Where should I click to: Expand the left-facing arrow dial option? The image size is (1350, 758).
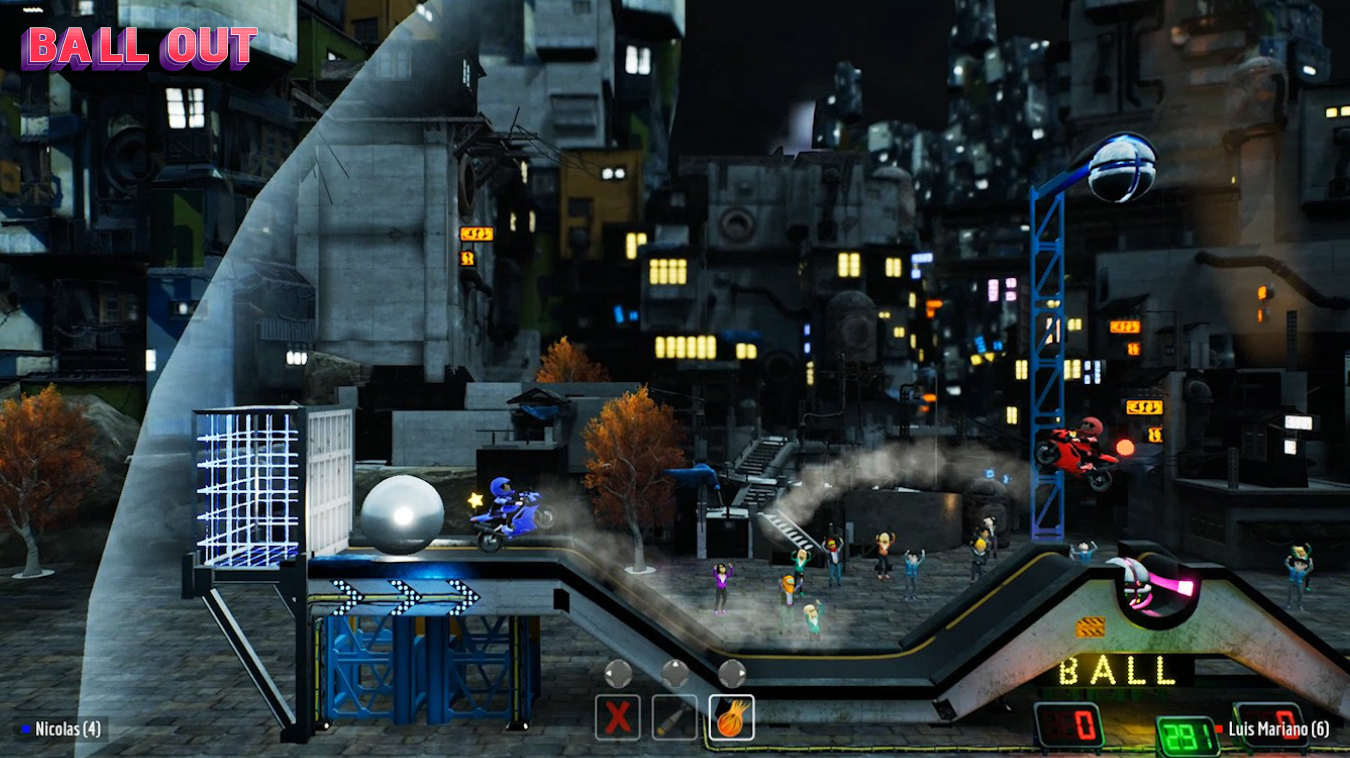tap(619, 673)
